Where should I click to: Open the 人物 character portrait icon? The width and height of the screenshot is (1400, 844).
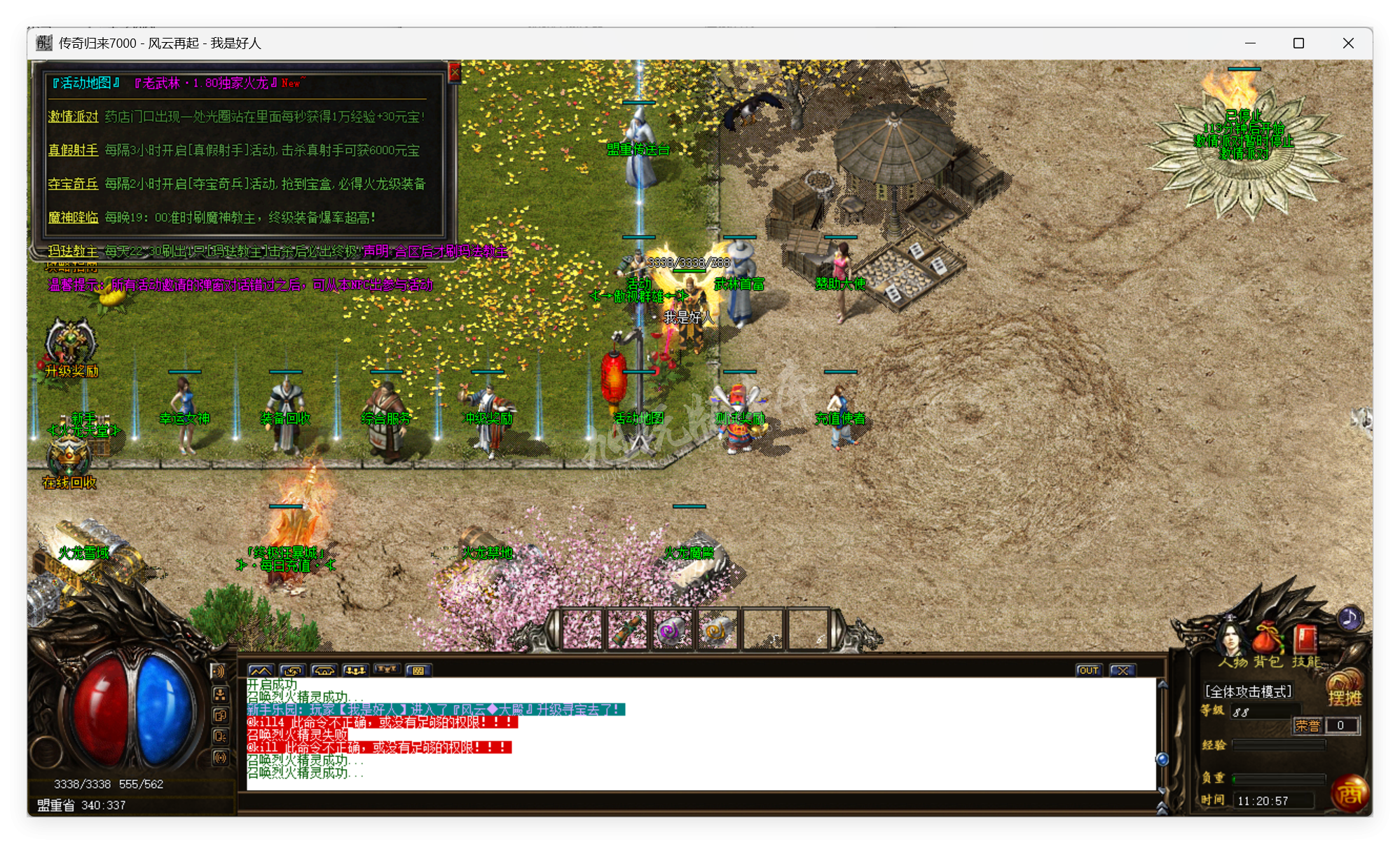pyautogui.click(x=1231, y=637)
